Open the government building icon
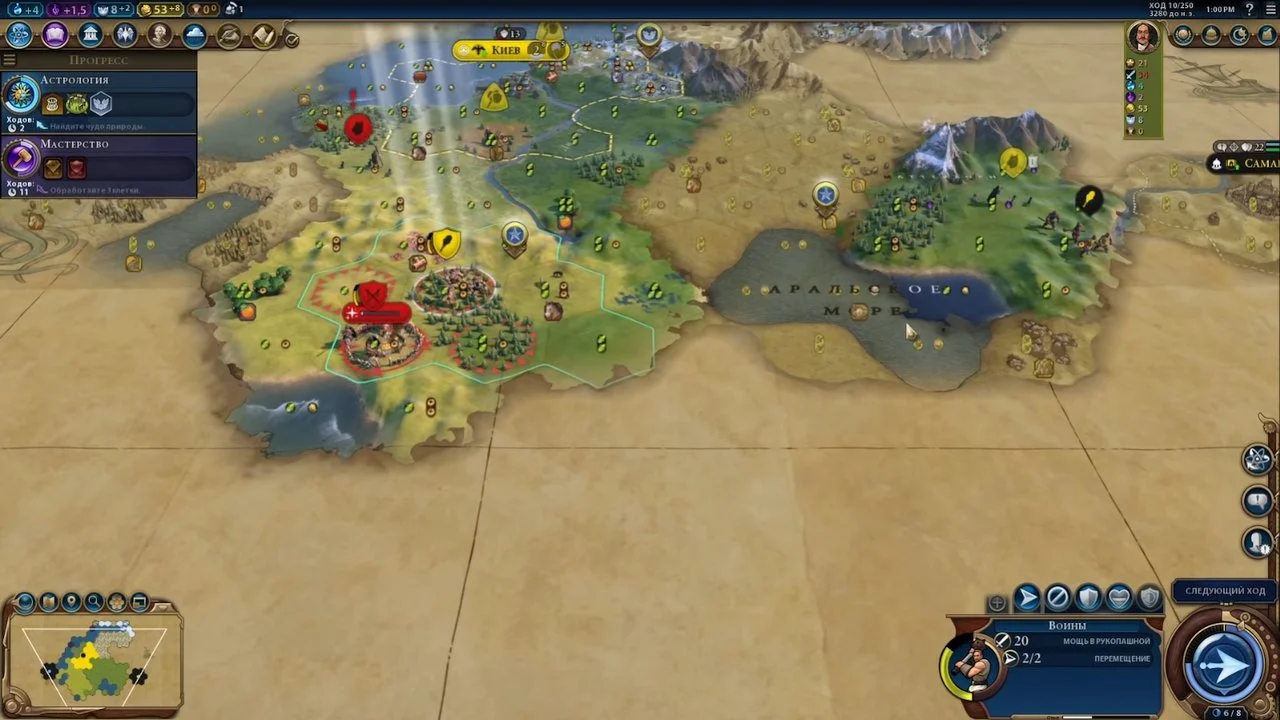Viewport: 1280px width, 720px height. pyautogui.click(x=90, y=35)
